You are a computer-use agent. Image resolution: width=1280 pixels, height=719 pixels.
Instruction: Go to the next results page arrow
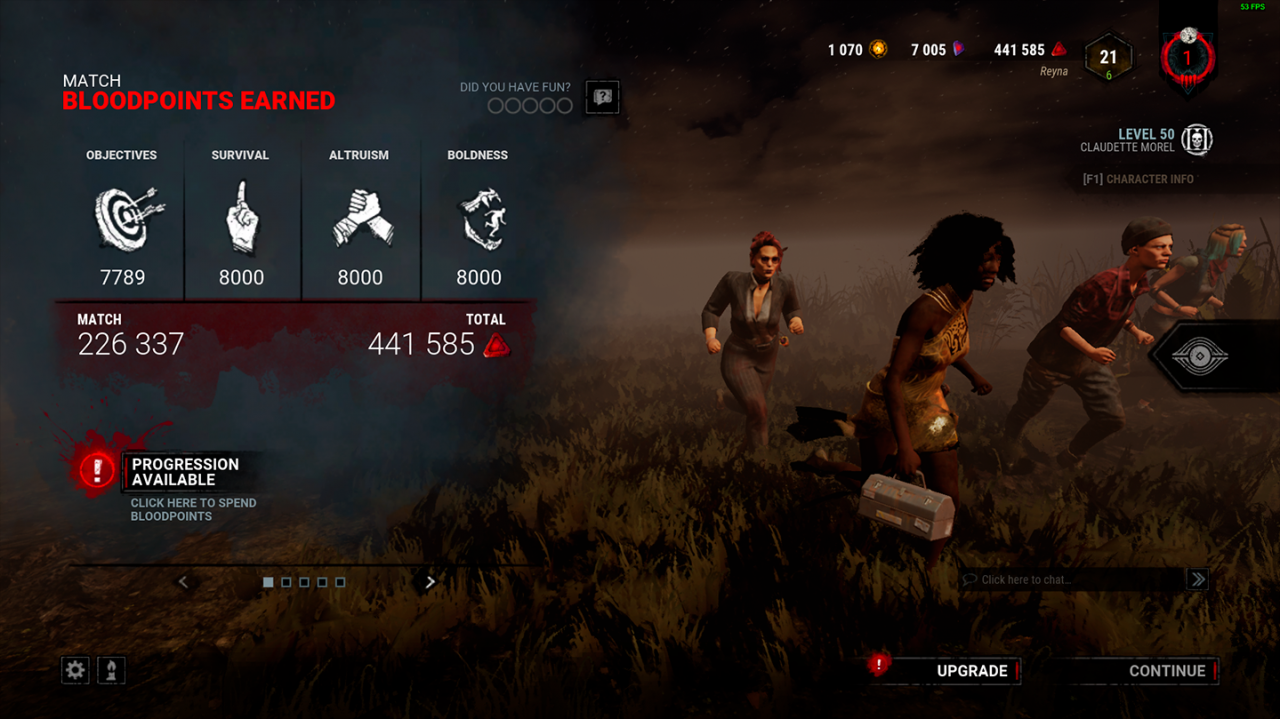click(x=431, y=582)
